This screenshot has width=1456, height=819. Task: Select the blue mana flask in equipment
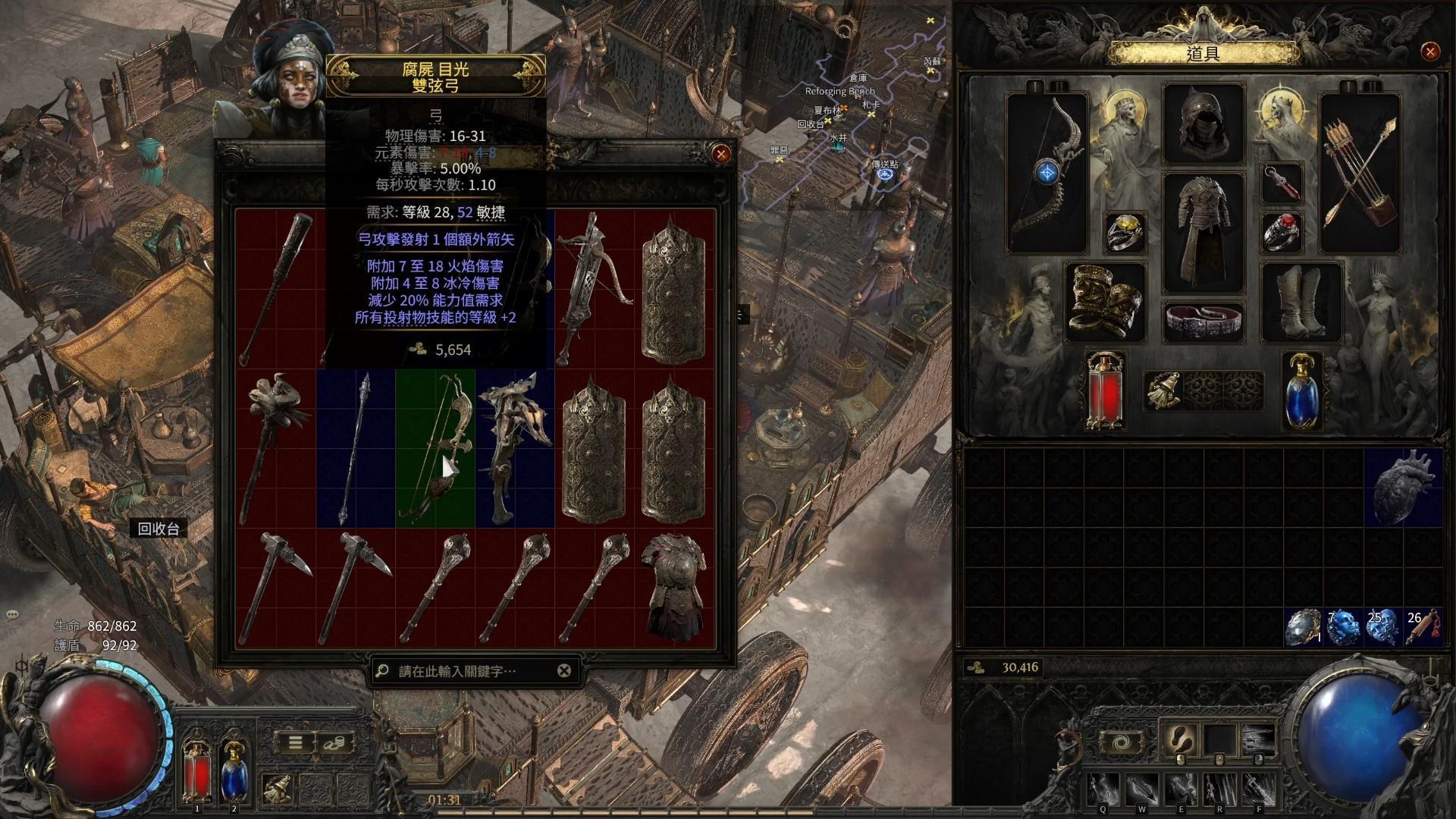coord(1302,391)
